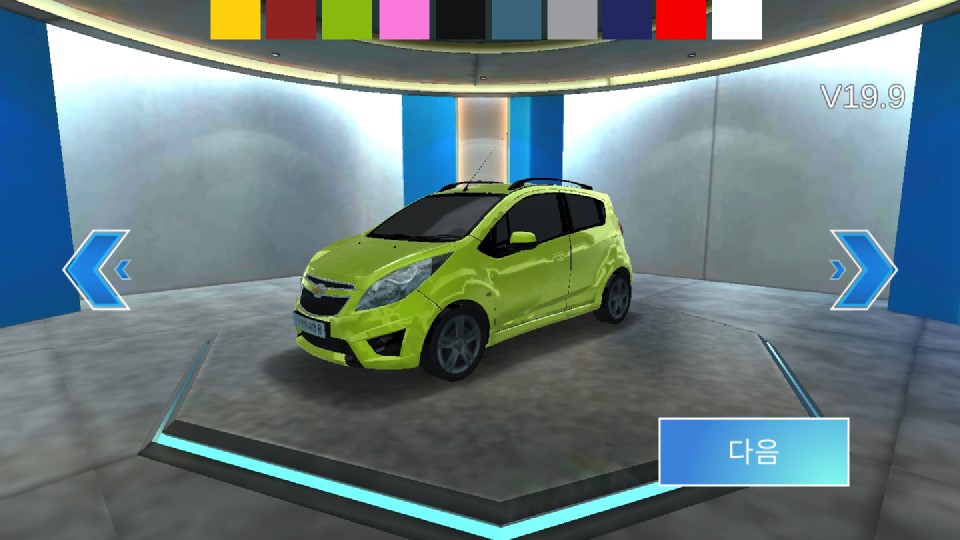960x540 pixels.
Task: Show the next car with right arrow
Action: 863,269
